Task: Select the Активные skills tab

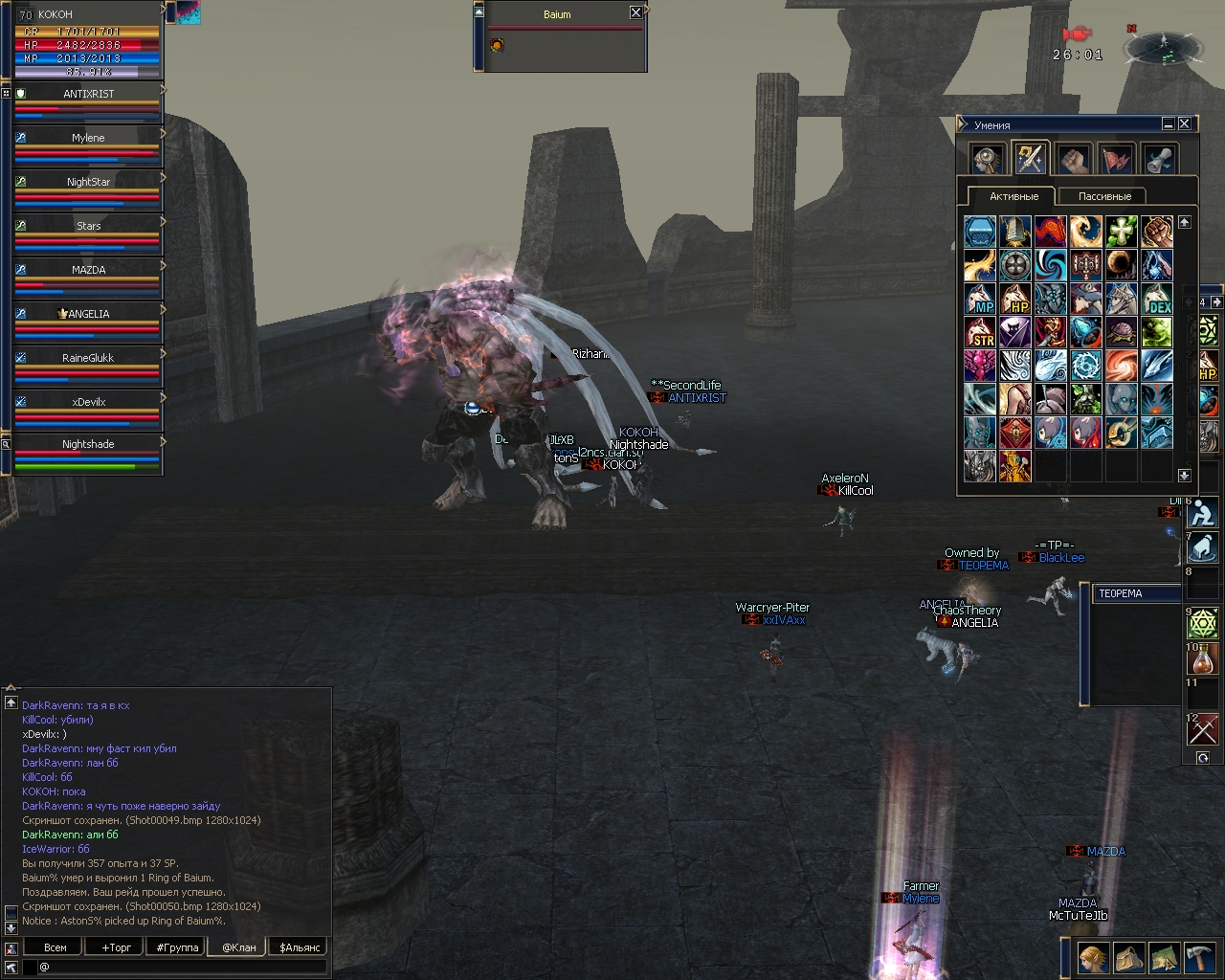Action: tap(1013, 196)
